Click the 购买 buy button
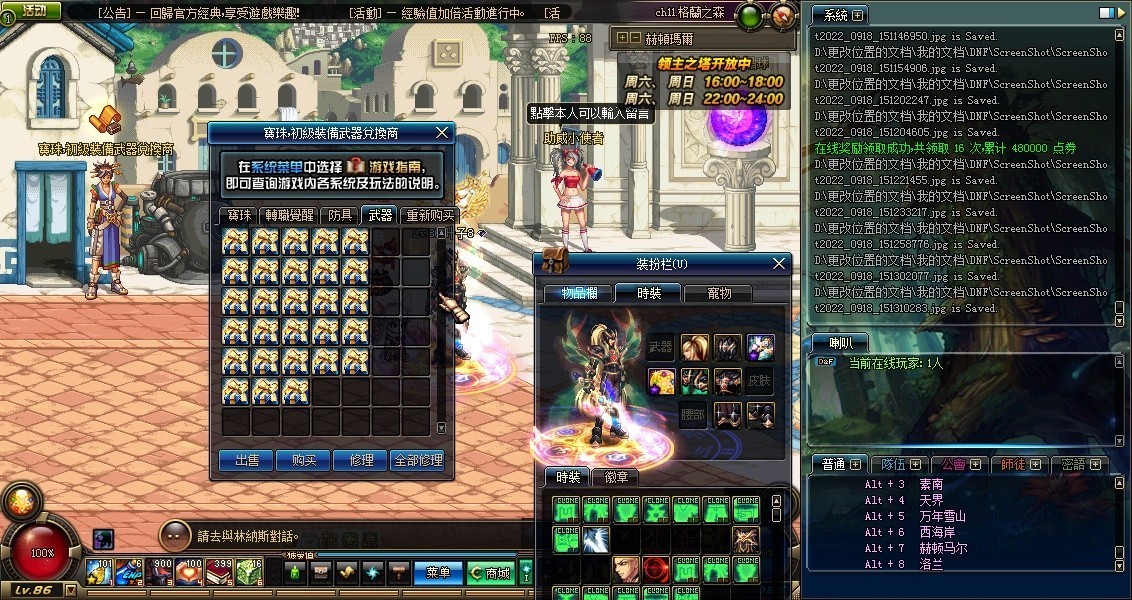Image resolution: width=1132 pixels, height=600 pixels. [x=304, y=460]
